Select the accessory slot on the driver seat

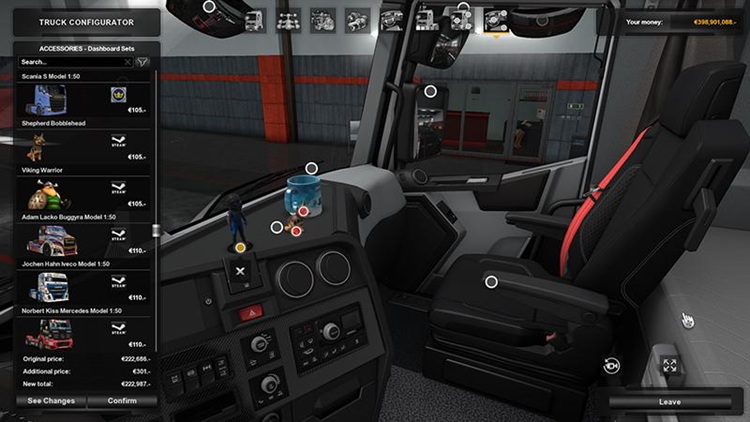491,282
